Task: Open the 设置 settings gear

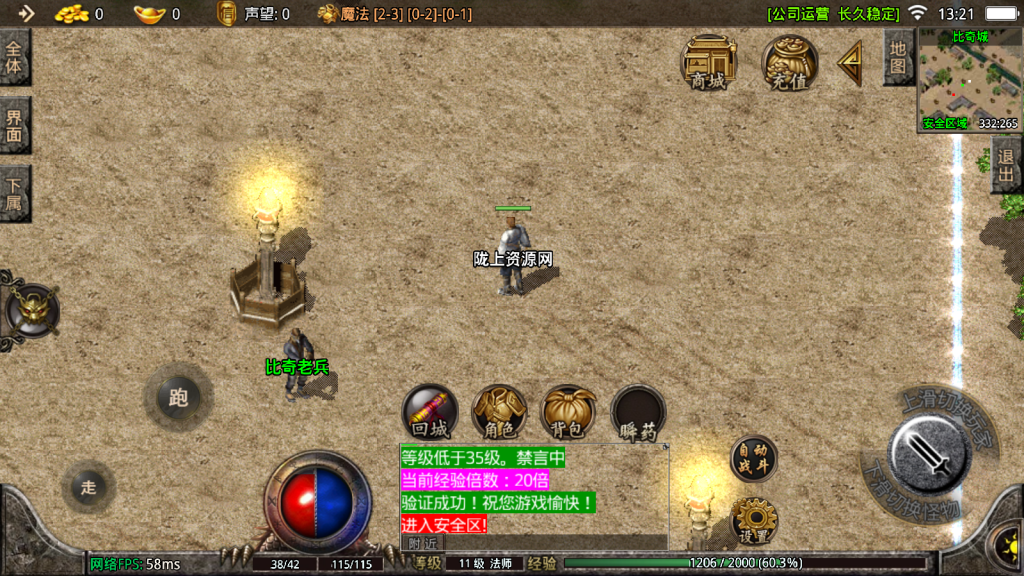Action: 754,520
